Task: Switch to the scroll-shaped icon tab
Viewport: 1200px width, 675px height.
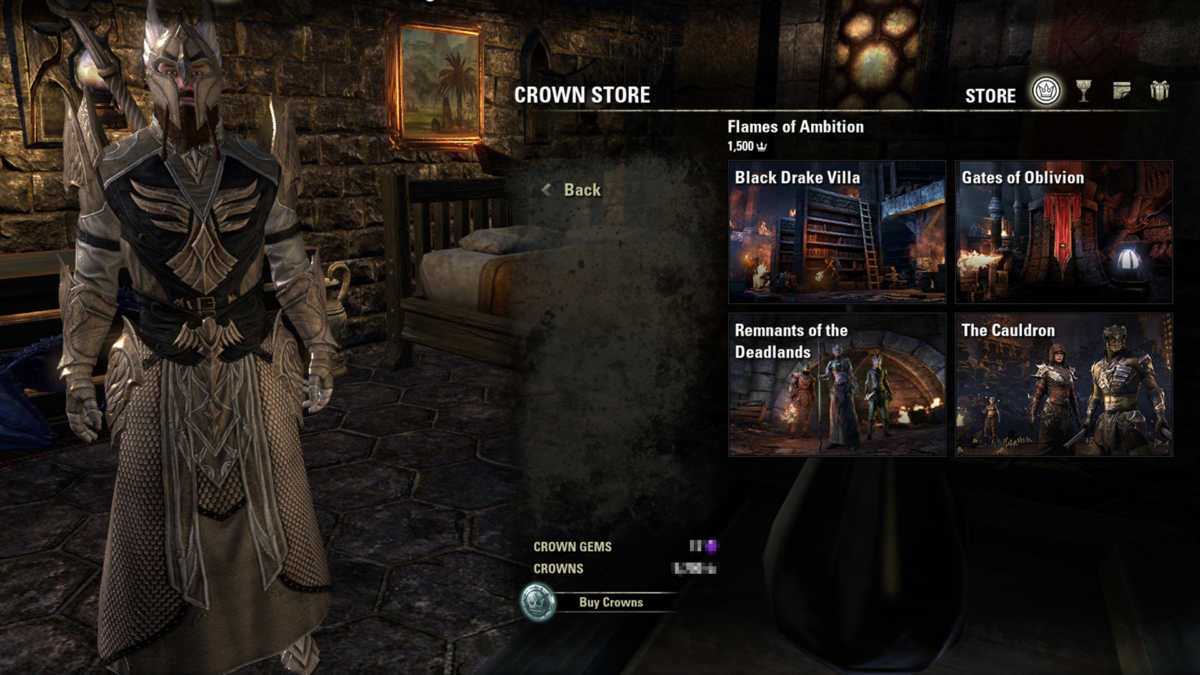Action: [x=1122, y=92]
